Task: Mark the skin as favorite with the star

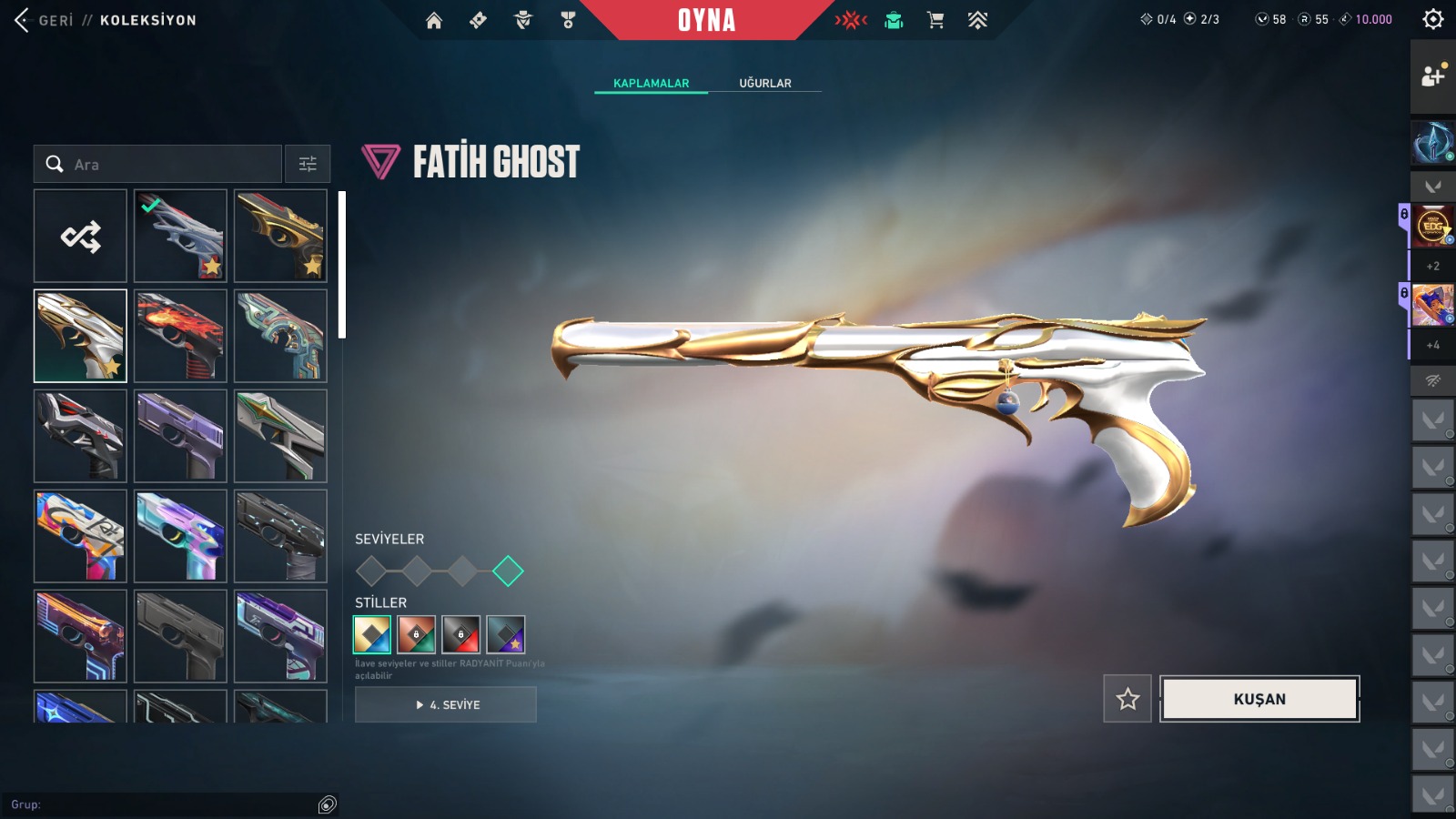Action: (1127, 699)
